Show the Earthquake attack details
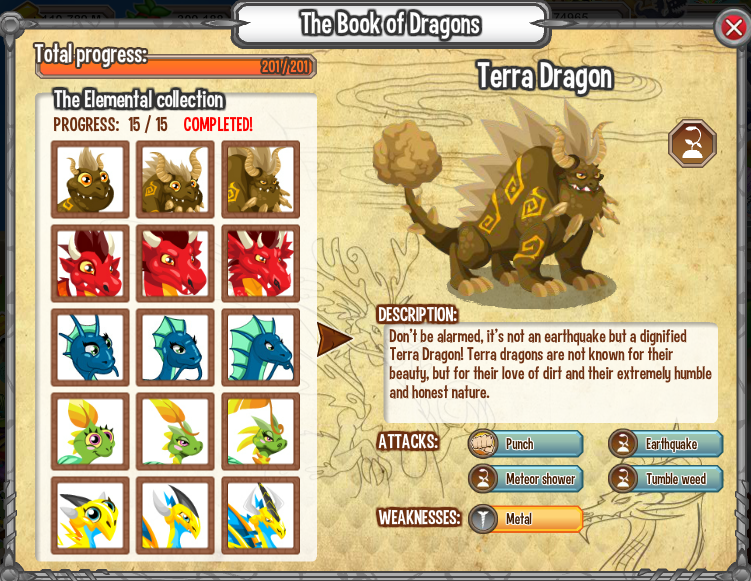This screenshot has height=581, width=751. (x=667, y=444)
